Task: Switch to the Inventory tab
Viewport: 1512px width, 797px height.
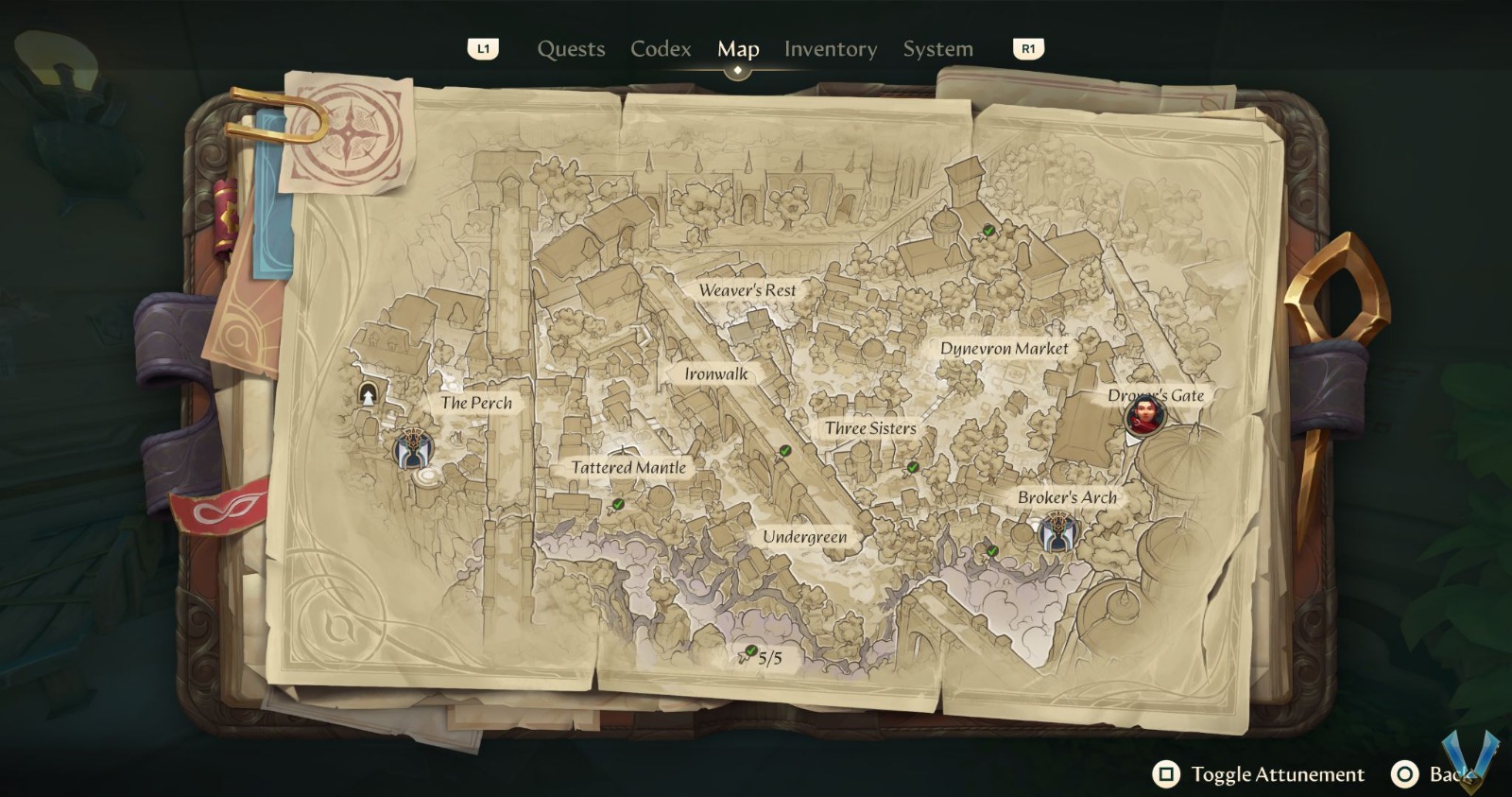Action: coord(831,48)
